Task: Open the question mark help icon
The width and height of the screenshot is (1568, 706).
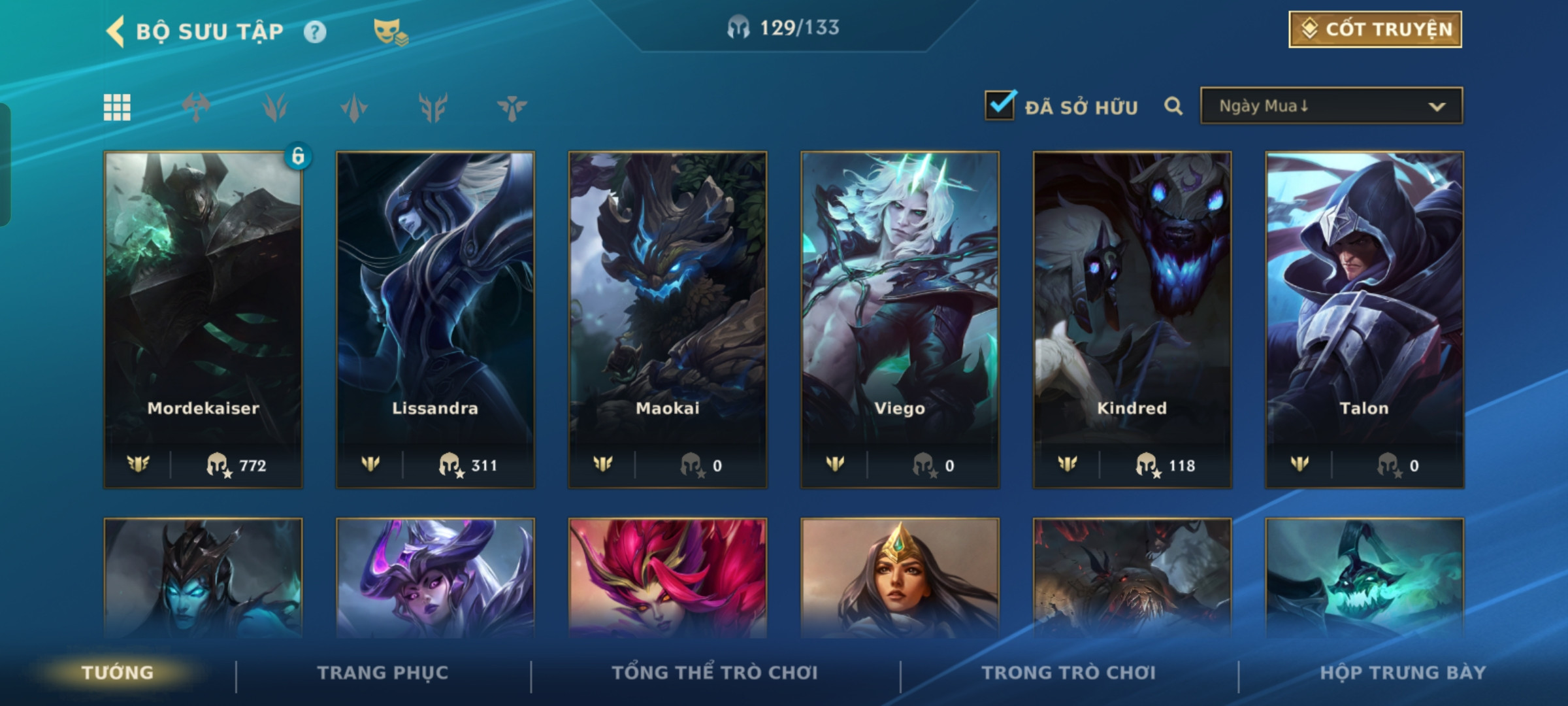Action: tap(315, 31)
